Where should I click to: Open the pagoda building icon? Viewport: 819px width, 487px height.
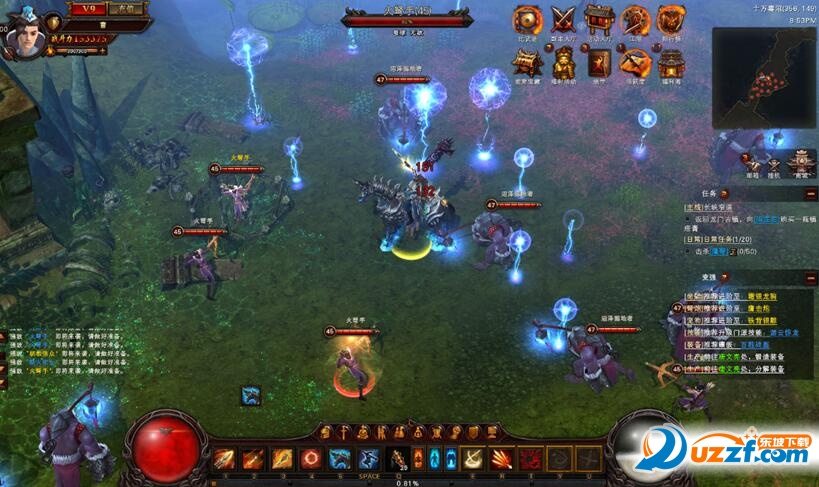click(670, 63)
